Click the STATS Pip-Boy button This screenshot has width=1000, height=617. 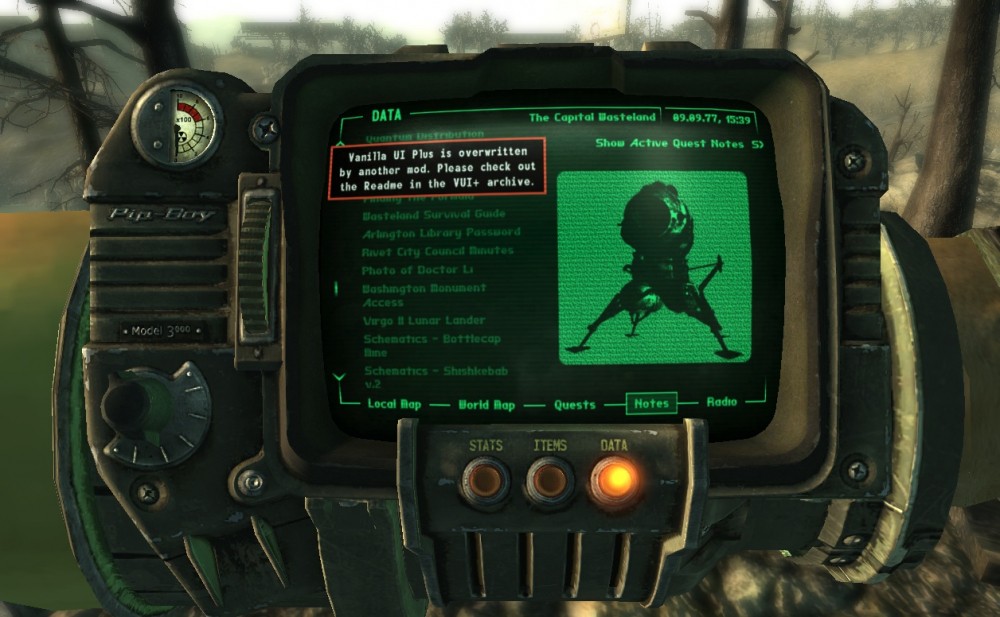click(485, 481)
